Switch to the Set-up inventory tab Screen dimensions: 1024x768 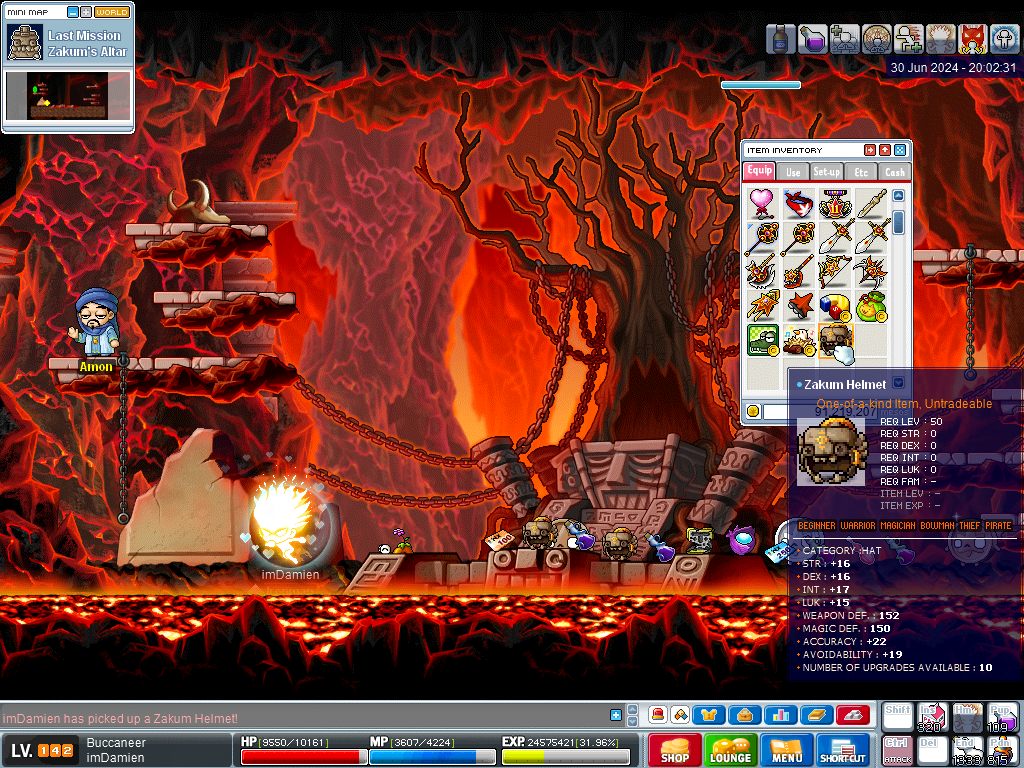pos(827,172)
